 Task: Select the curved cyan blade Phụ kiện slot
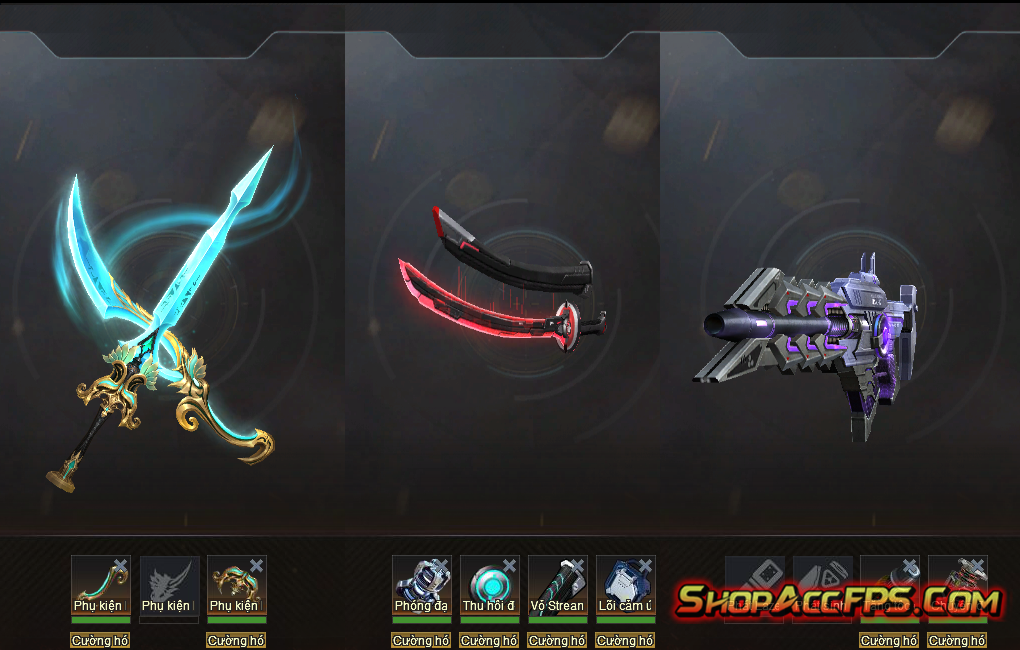pos(100,583)
